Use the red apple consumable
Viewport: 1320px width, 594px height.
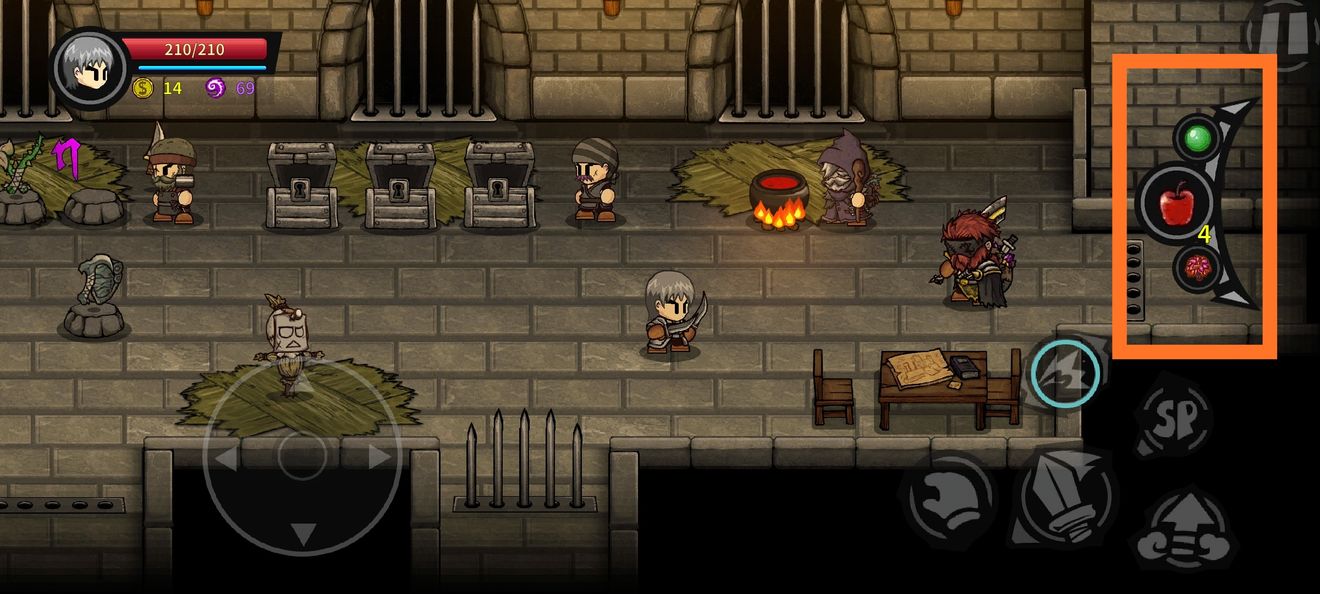tap(1177, 204)
